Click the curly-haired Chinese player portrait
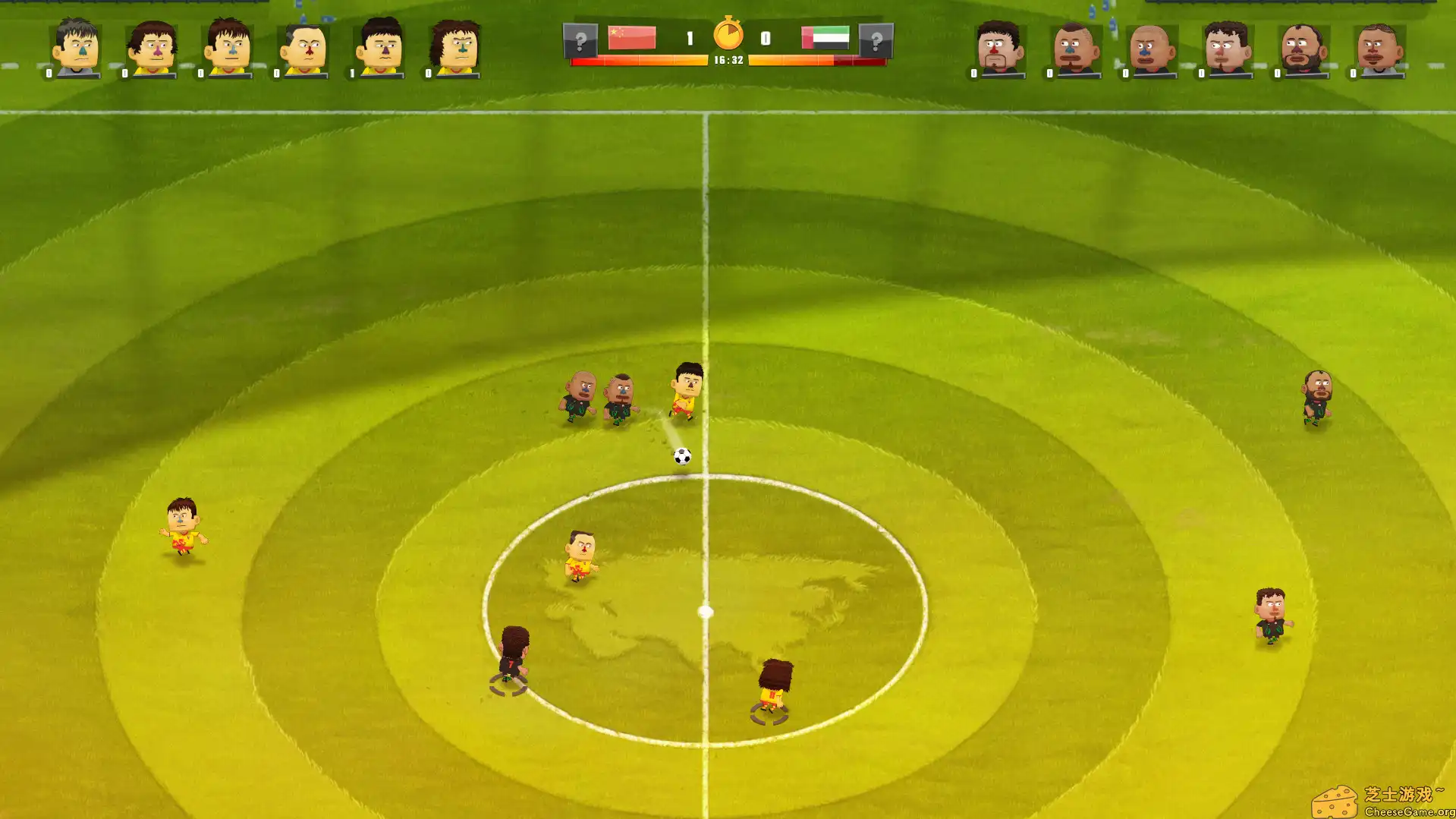The height and width of the screenshot is (819, 1456). [455, 46]
